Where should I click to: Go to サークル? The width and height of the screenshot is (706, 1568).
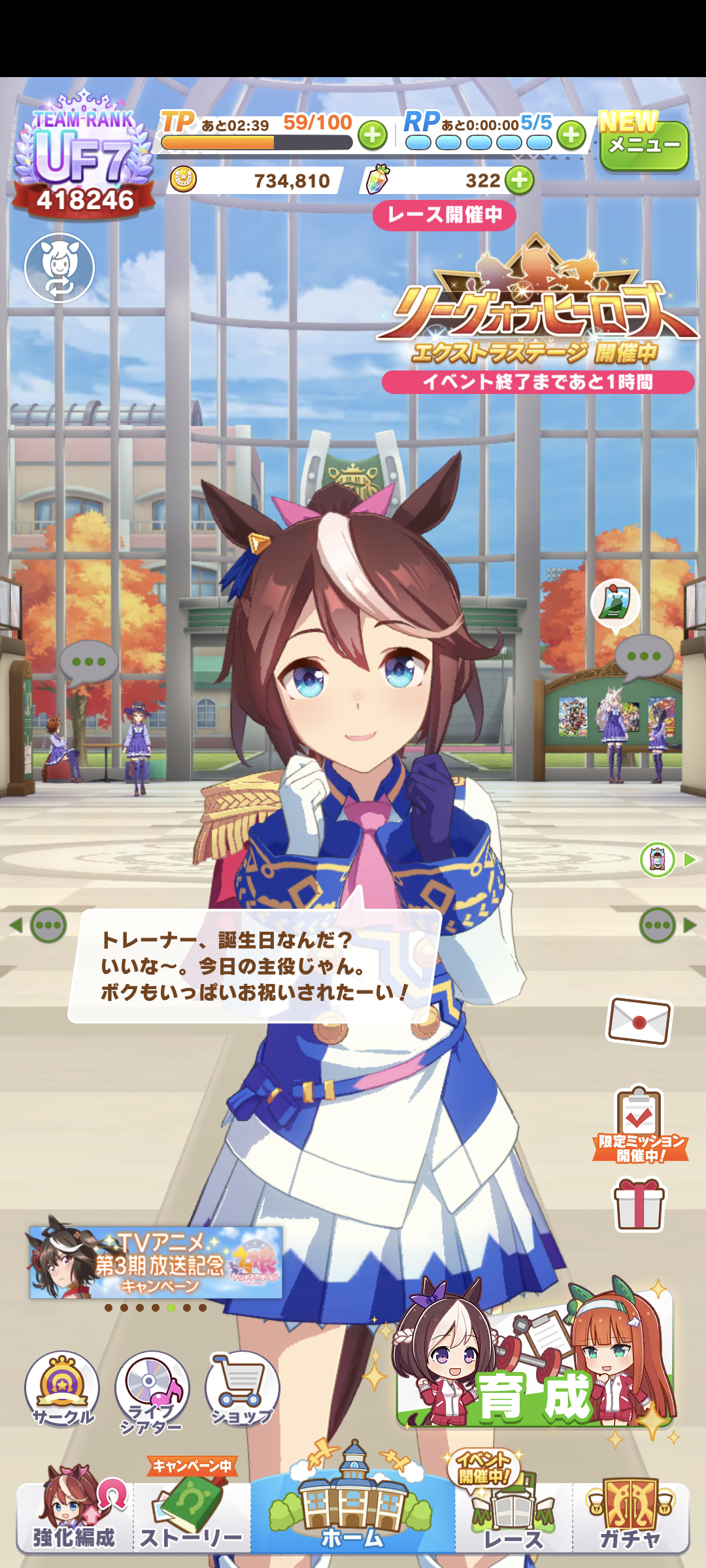(62, 1389)
